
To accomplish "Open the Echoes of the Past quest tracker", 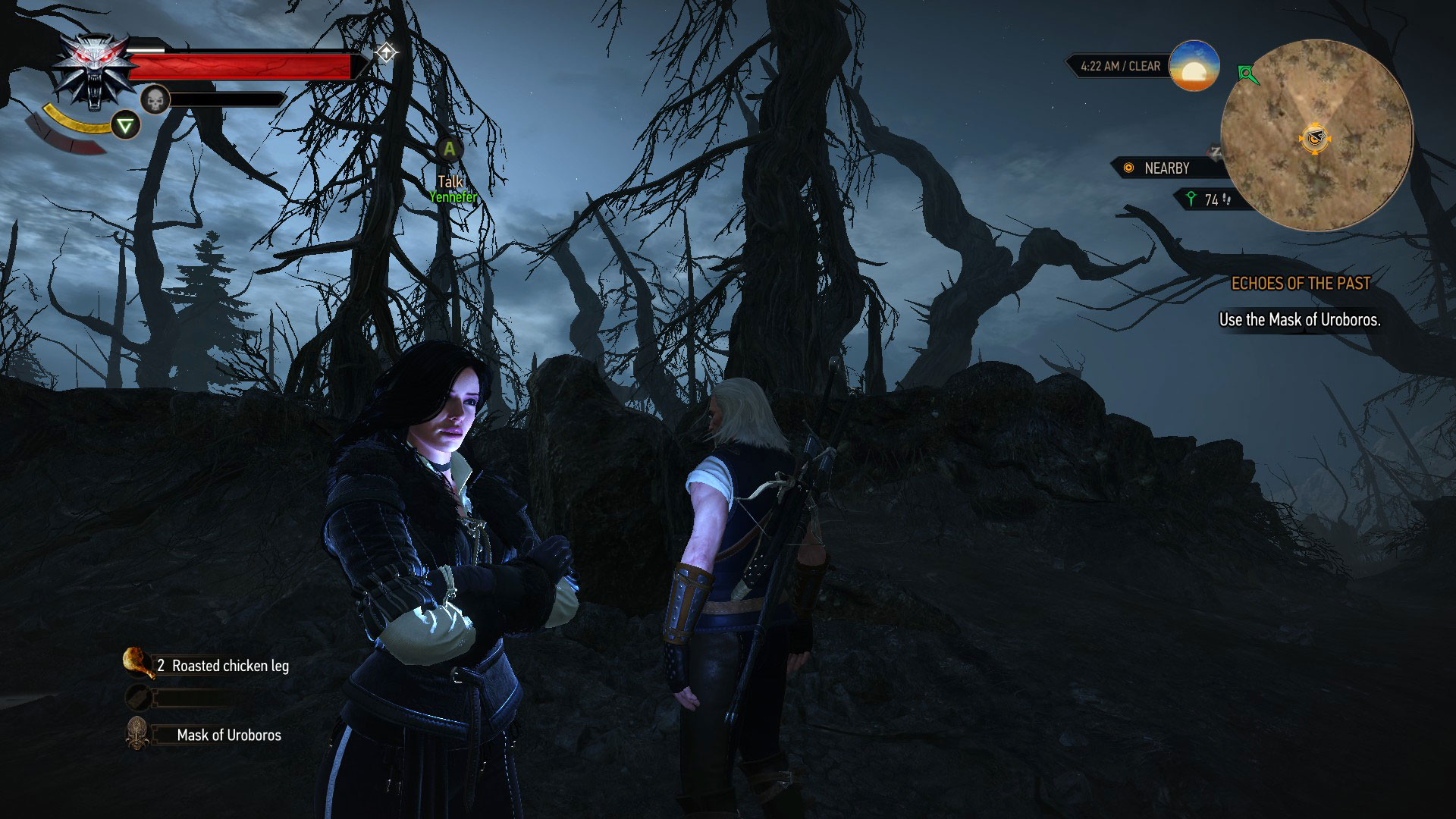I will click(x=1300, y=284).
